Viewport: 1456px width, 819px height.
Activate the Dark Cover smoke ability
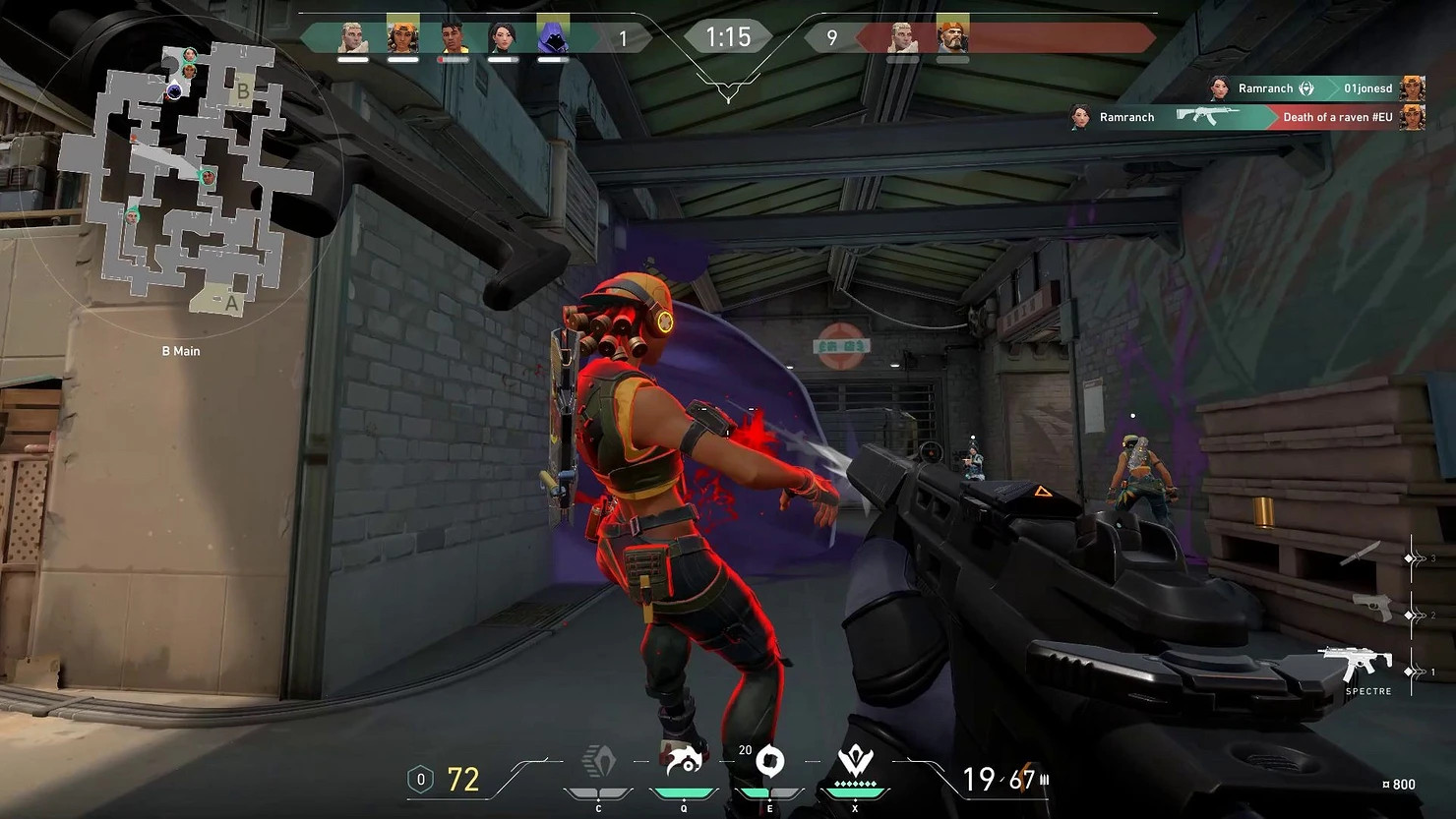click(769, 764)
